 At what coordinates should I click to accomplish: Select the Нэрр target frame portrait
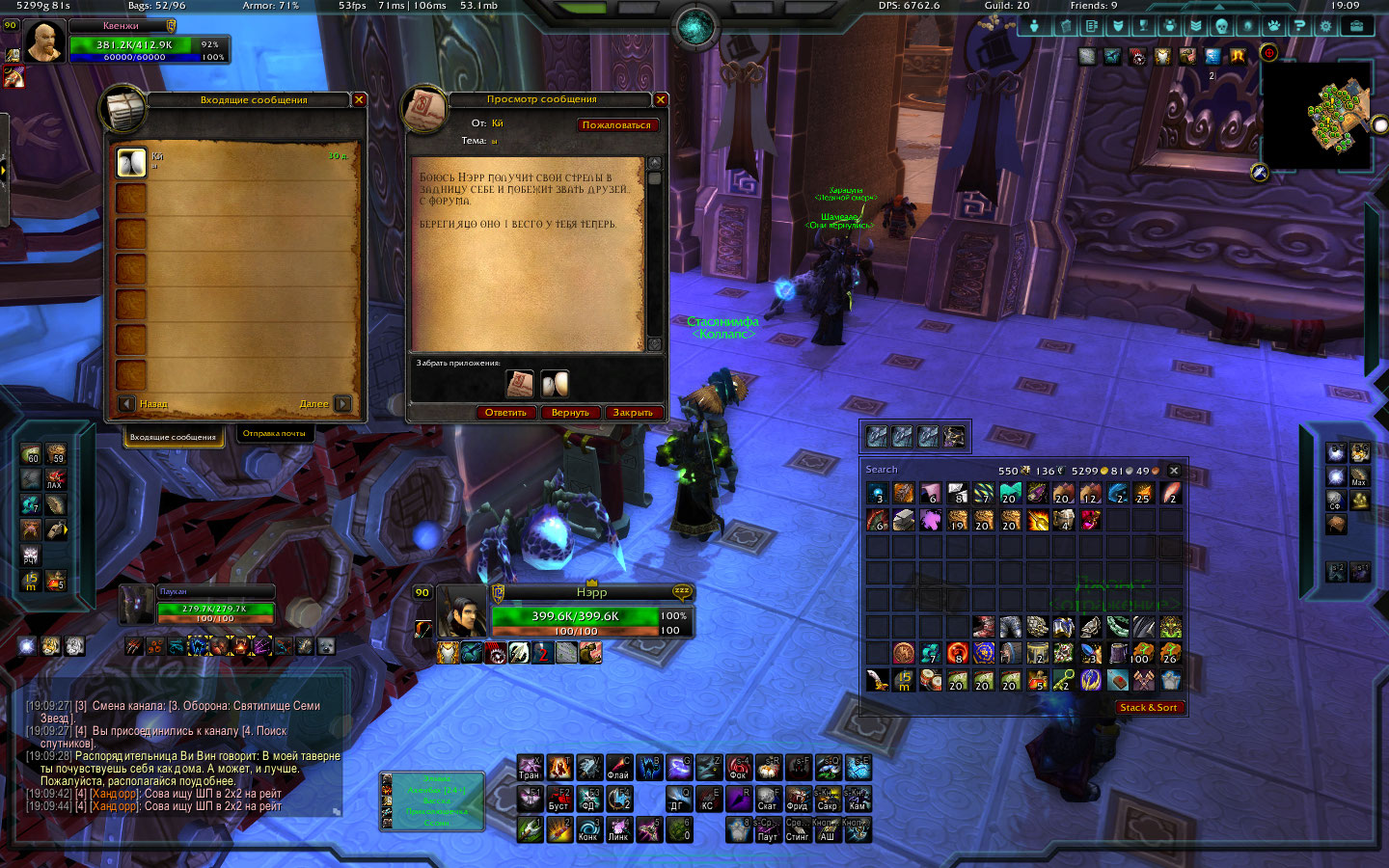[461, 612]
